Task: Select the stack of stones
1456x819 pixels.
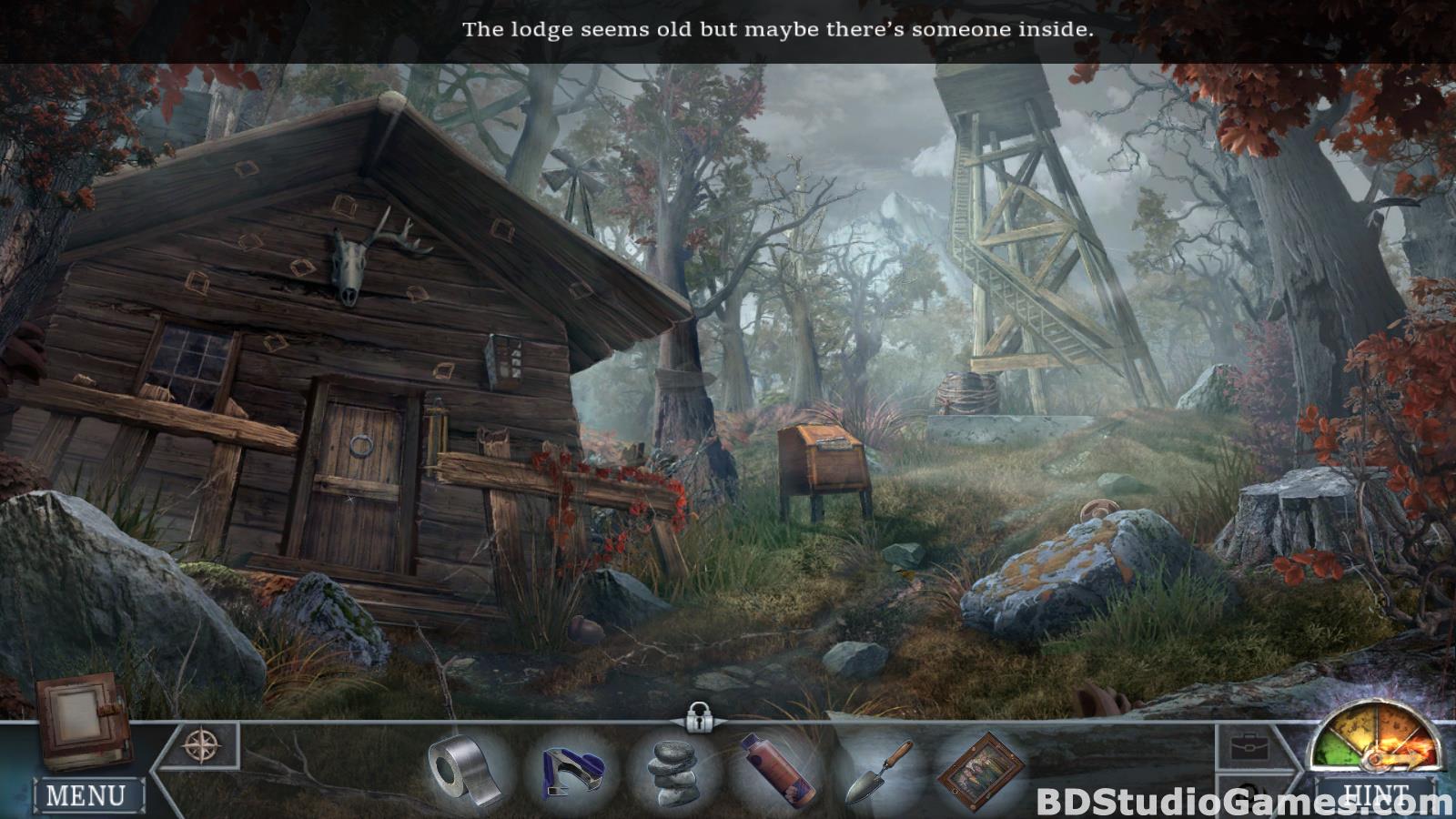Action: pos(674,772)
